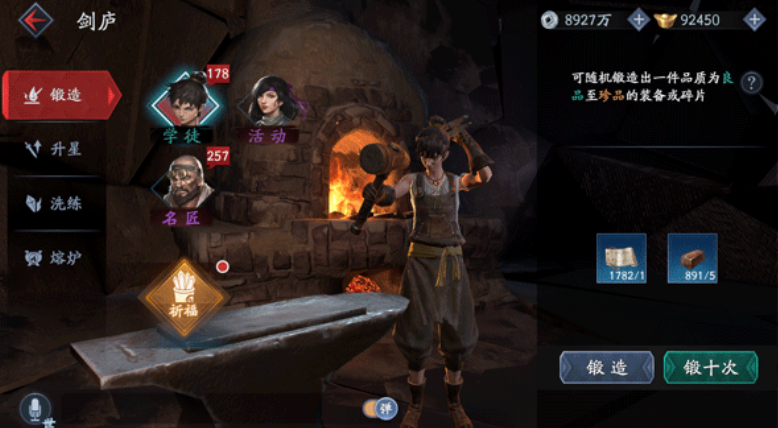Go back with the red arrow button

click(36, 20)
